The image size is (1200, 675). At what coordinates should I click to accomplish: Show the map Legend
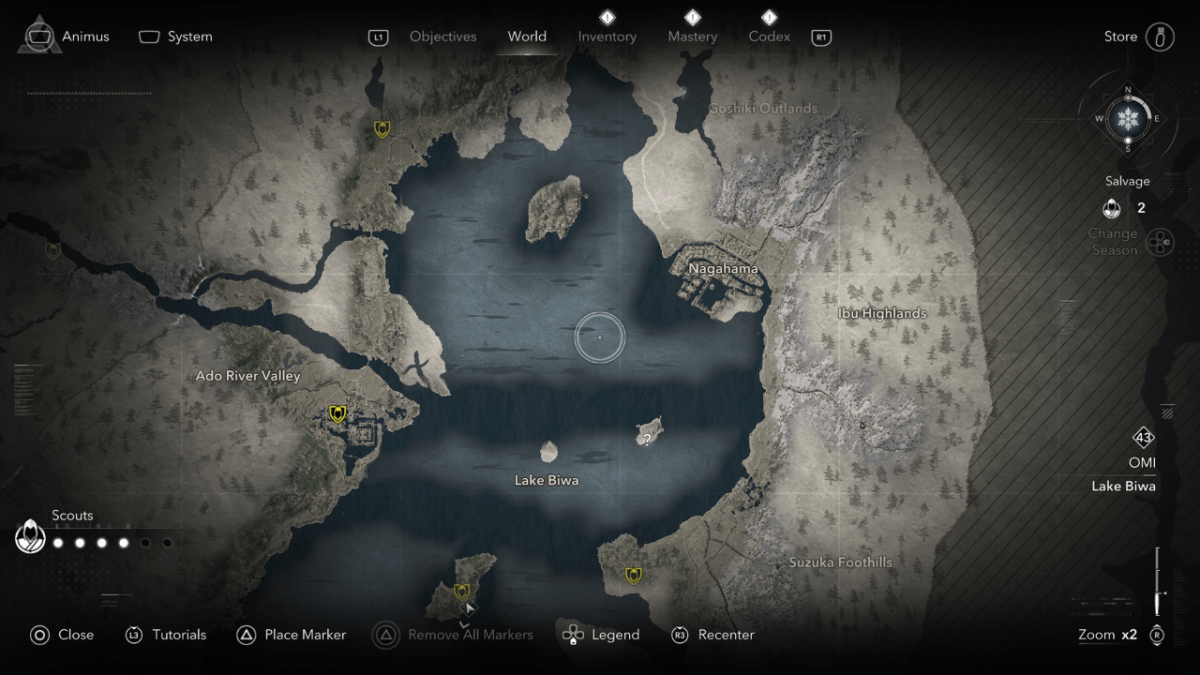(602, 635)
